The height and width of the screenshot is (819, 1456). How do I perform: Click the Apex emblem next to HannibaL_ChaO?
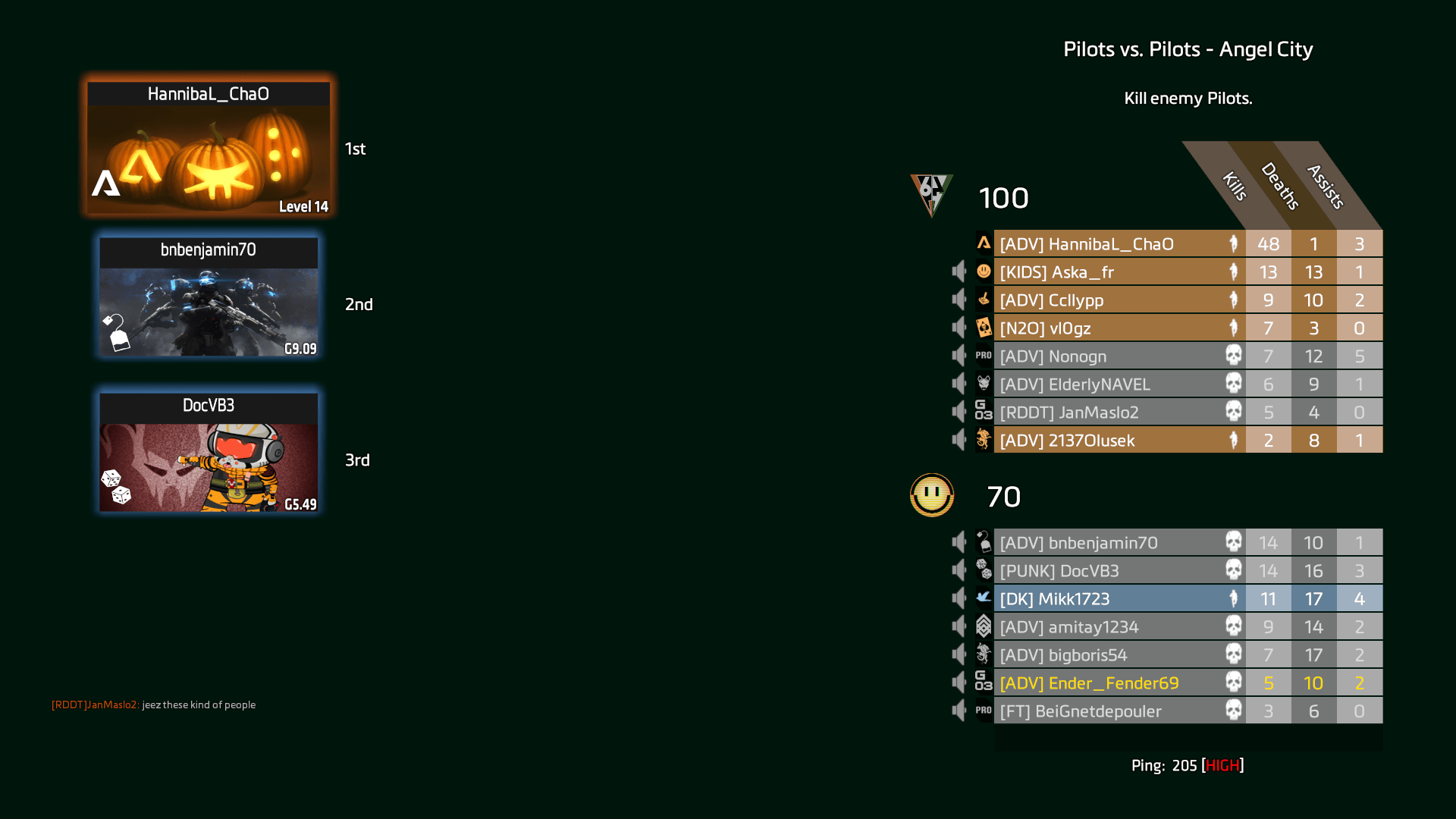[984, 243]
